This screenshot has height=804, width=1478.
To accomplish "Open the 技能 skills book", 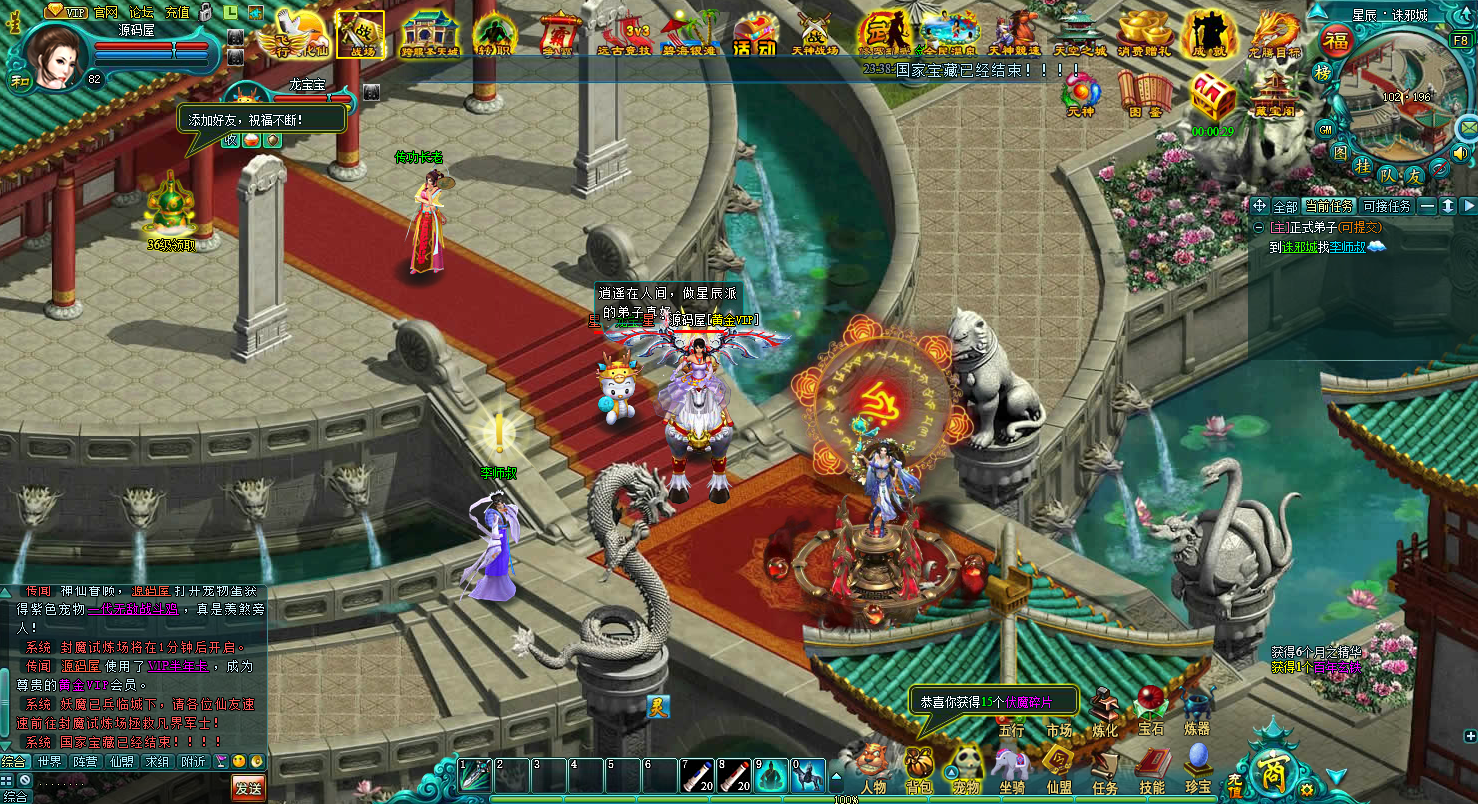I will (1151, 769).
